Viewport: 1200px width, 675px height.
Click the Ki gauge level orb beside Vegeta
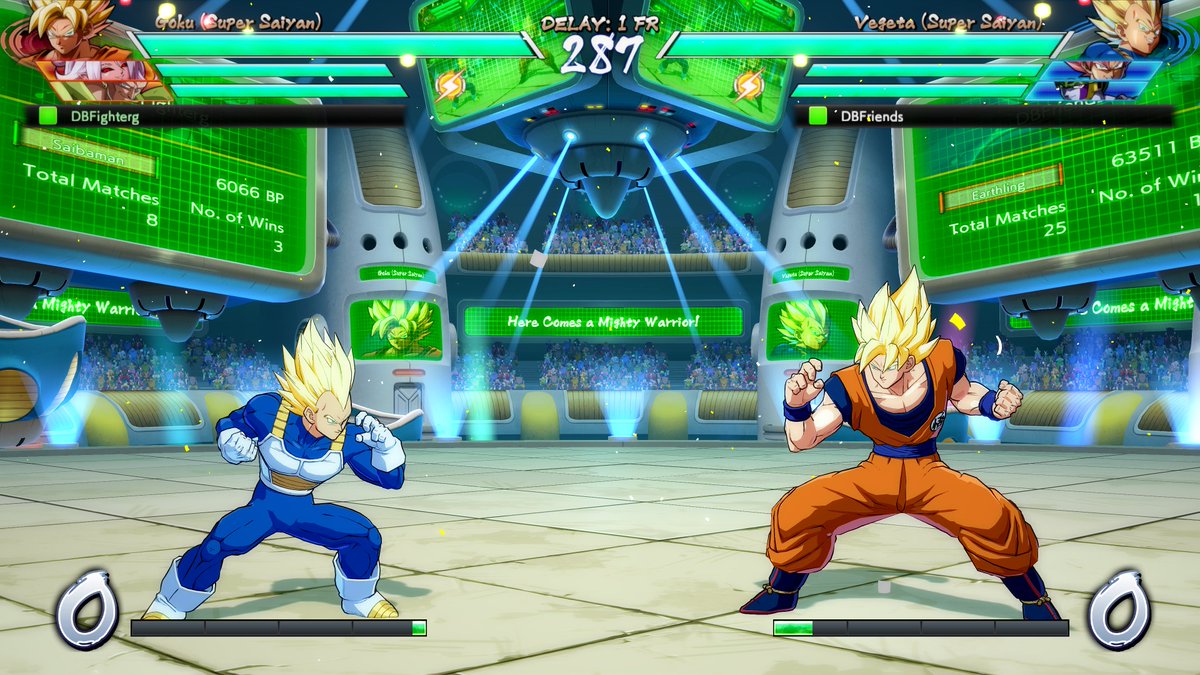[x=87, y=609]
